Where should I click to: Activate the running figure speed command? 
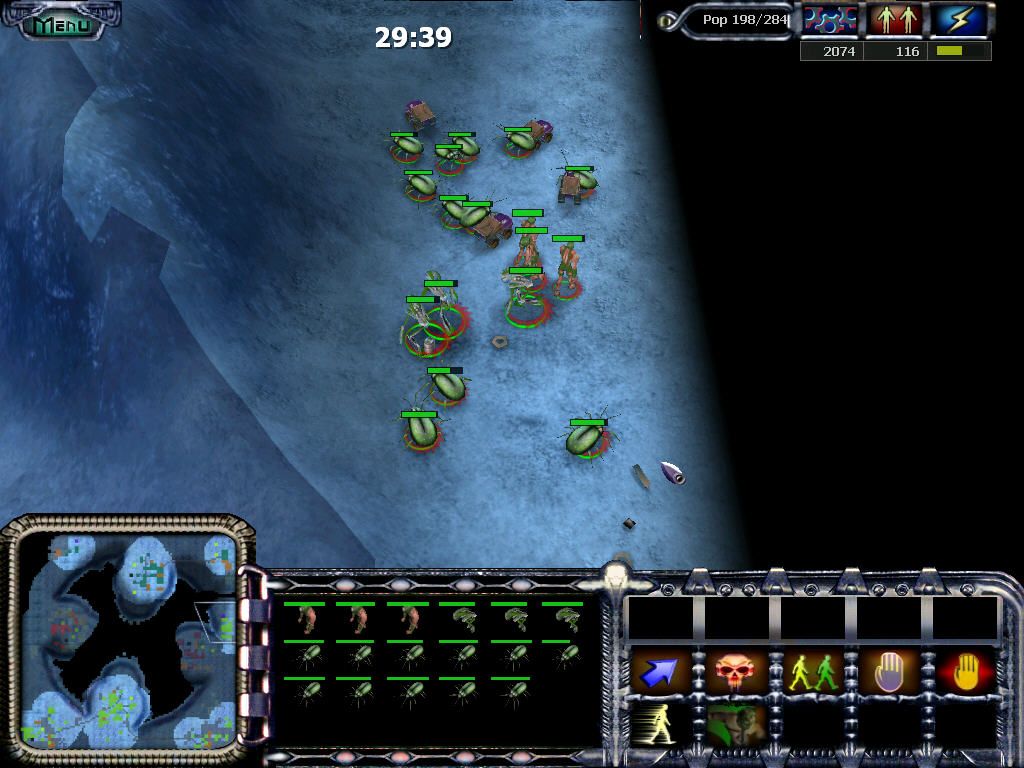click(x=659, y=723)
